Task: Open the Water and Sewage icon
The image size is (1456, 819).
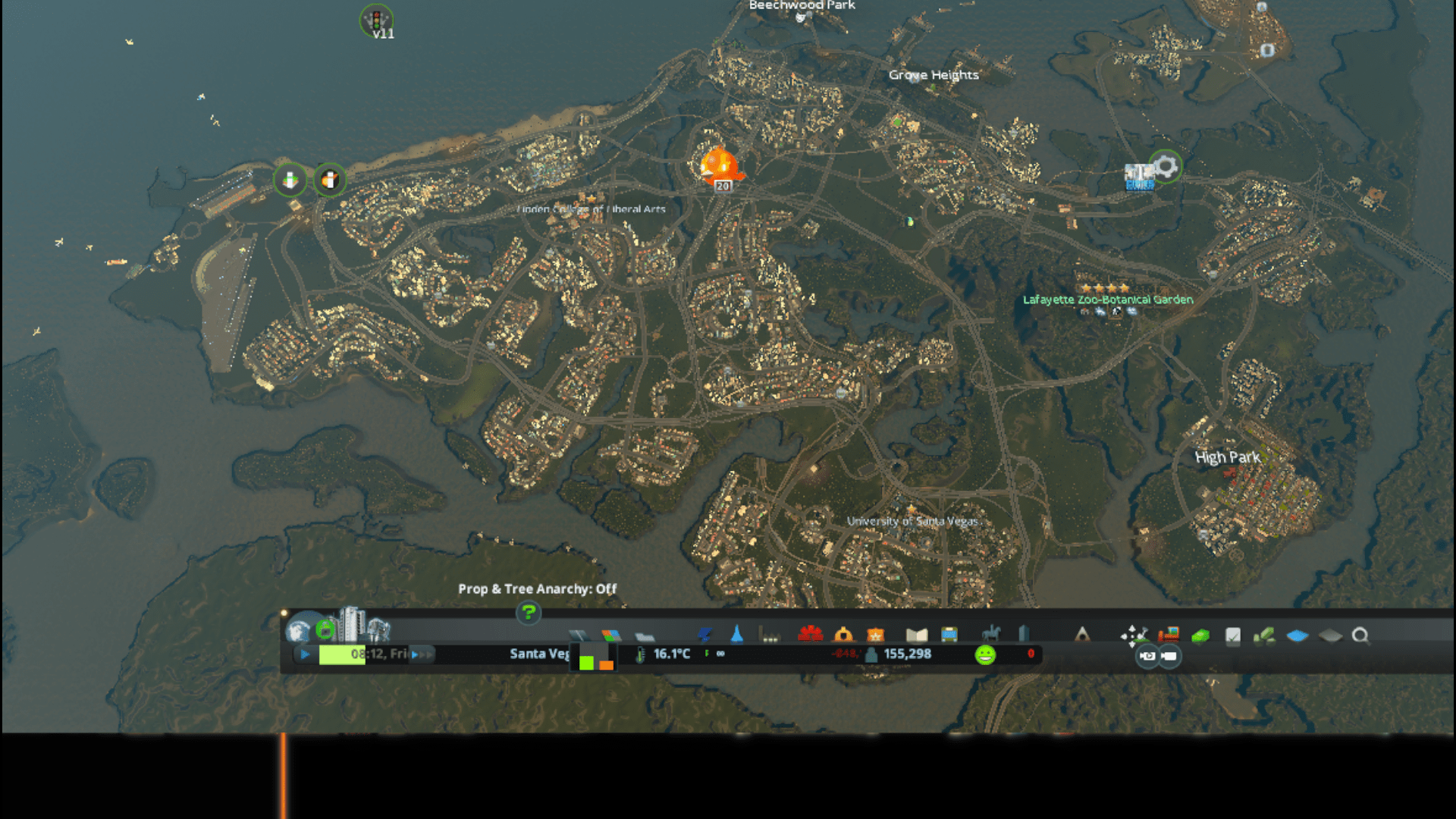Action: pos(737,635)
